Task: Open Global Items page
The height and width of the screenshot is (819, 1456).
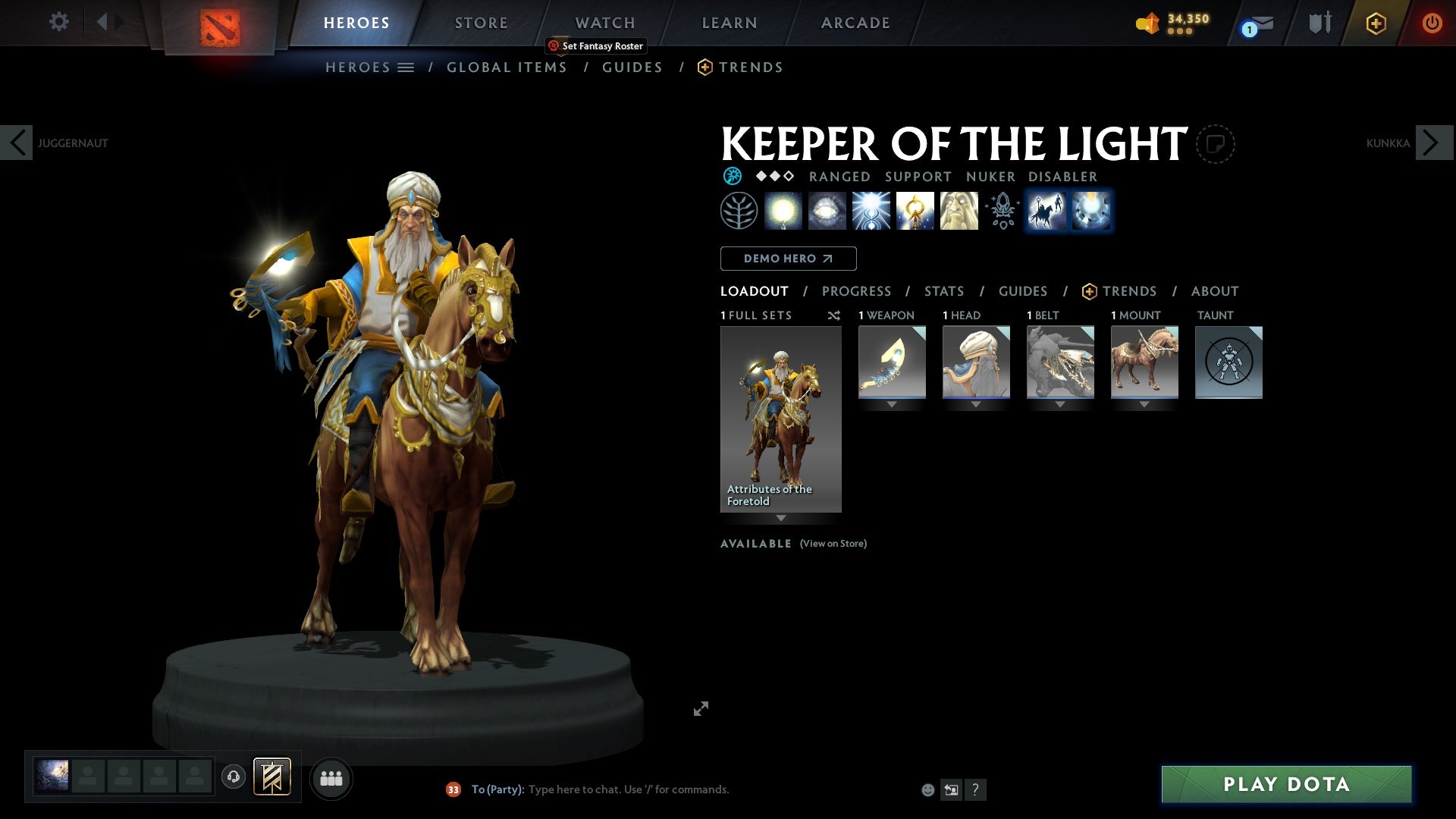Action: pyautogui.click(x=507, y=67)
